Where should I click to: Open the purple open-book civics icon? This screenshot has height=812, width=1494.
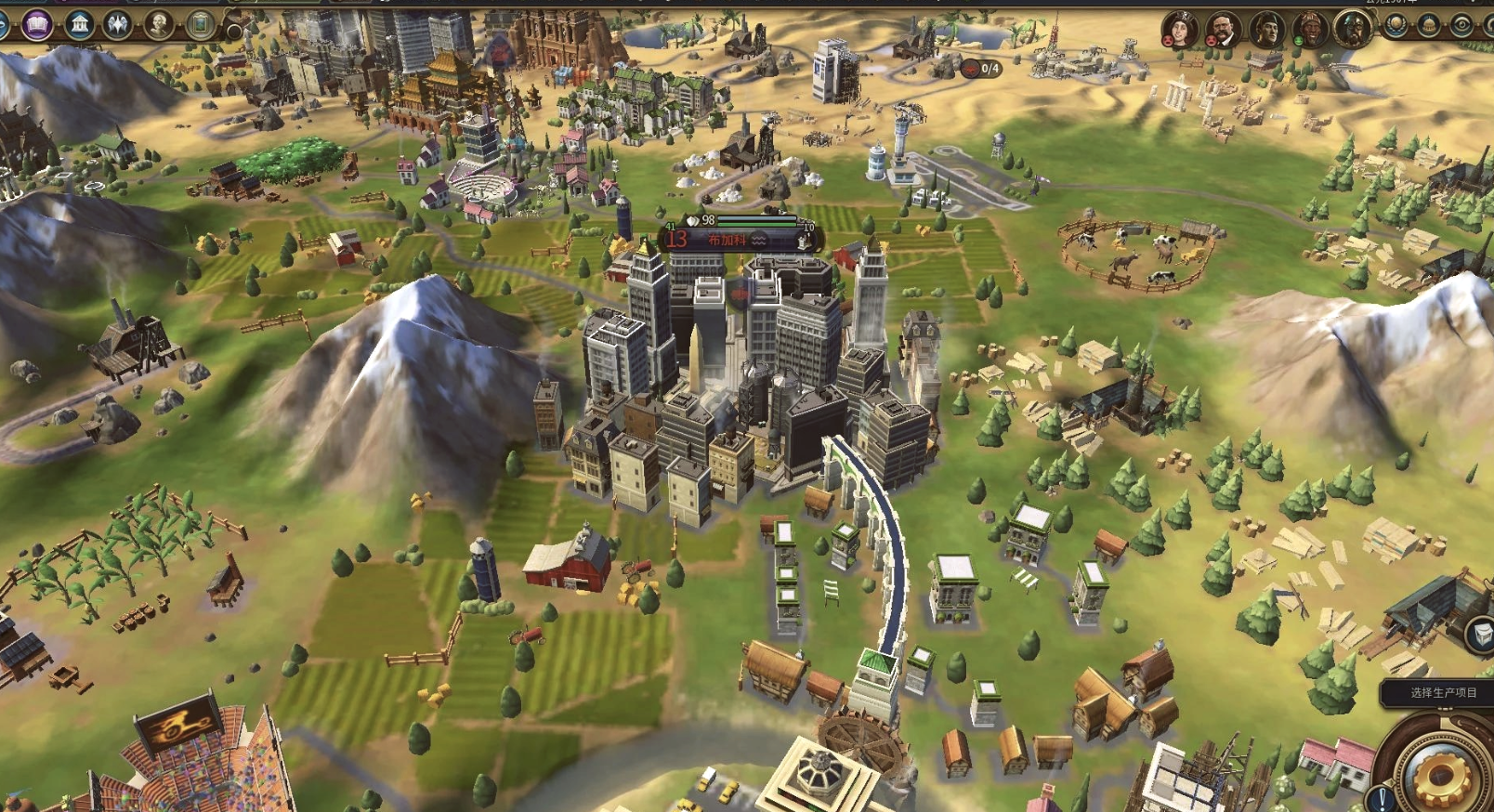pos(37,24)
